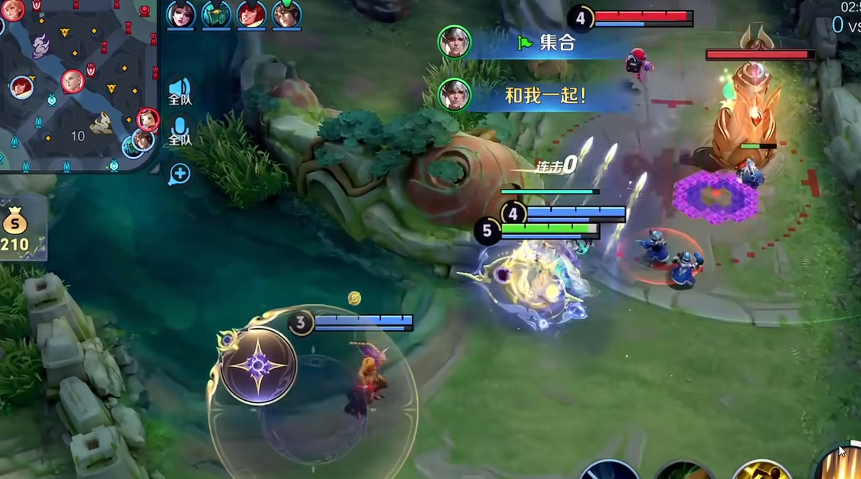Select the red-haired teammate portrait

(251, 14)
